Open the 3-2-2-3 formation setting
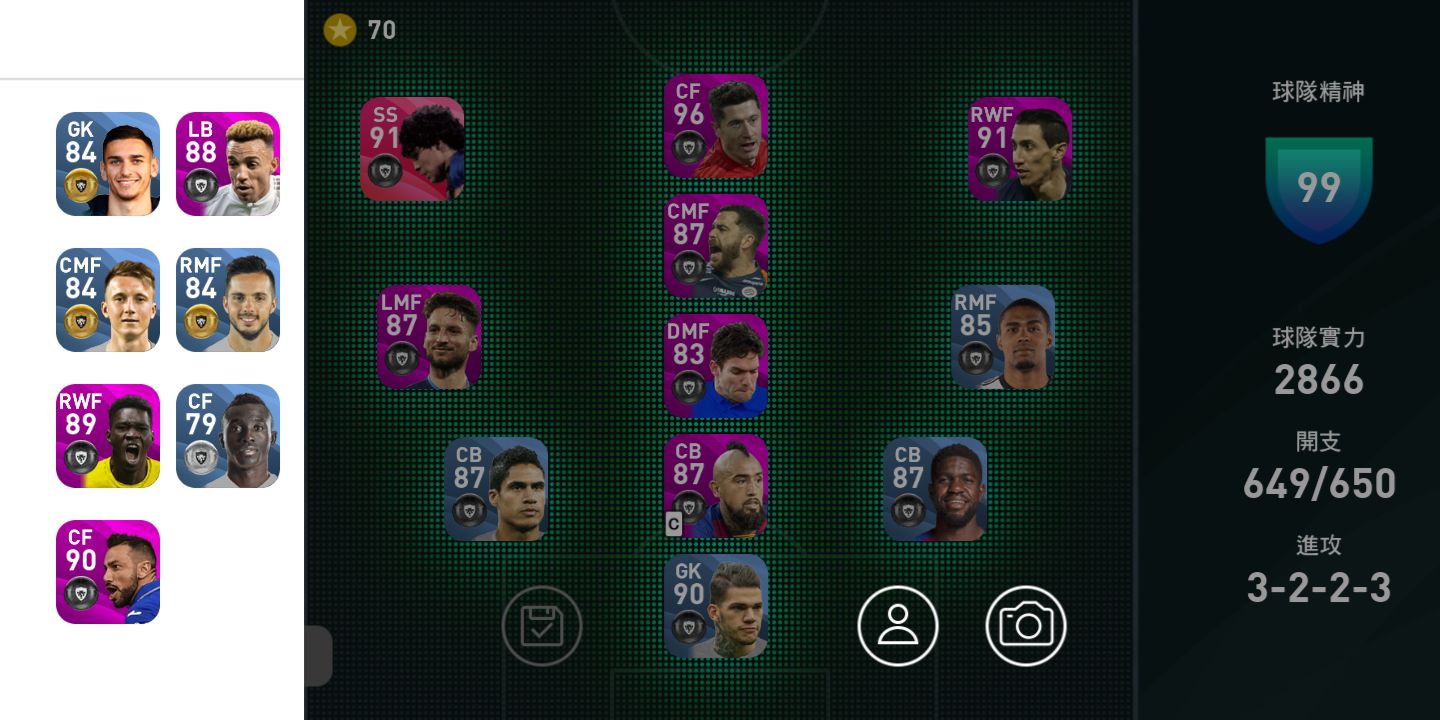Image resolution: width=1440 pixels, height=720 pixels. click(1318, 587)
